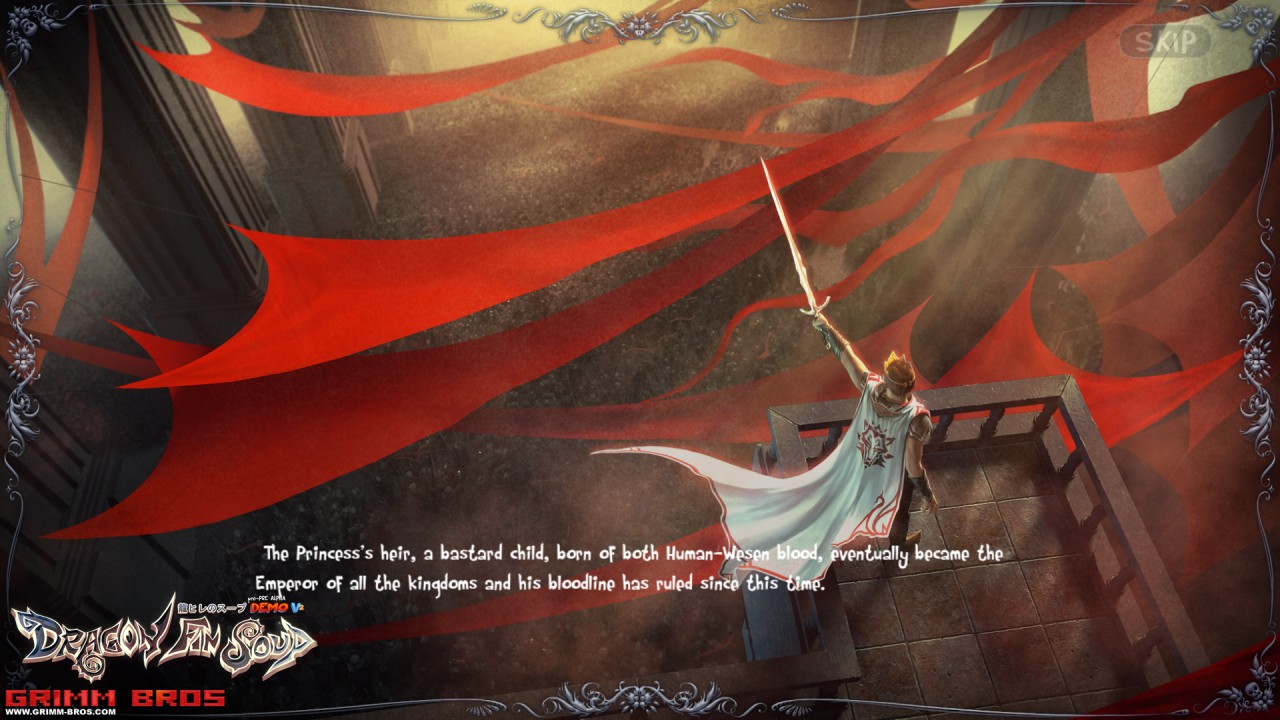Click the Japanese subtitle text above the logo

pyautogui.click(x=210, y=606)
